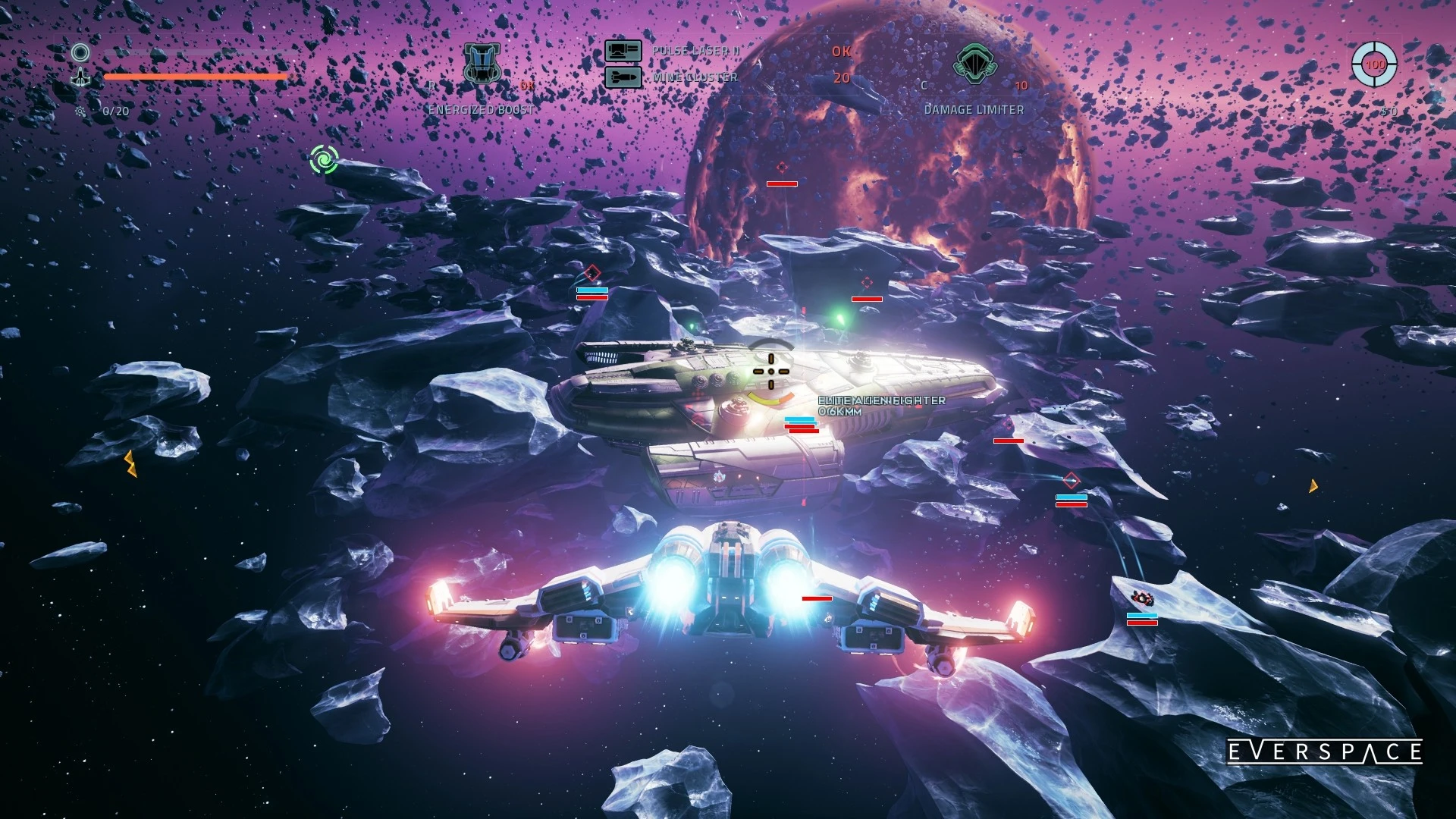Select the Pulse Laser weapon icon
This screenshot has width=1456, height=819.
click(x=623, y=51)
